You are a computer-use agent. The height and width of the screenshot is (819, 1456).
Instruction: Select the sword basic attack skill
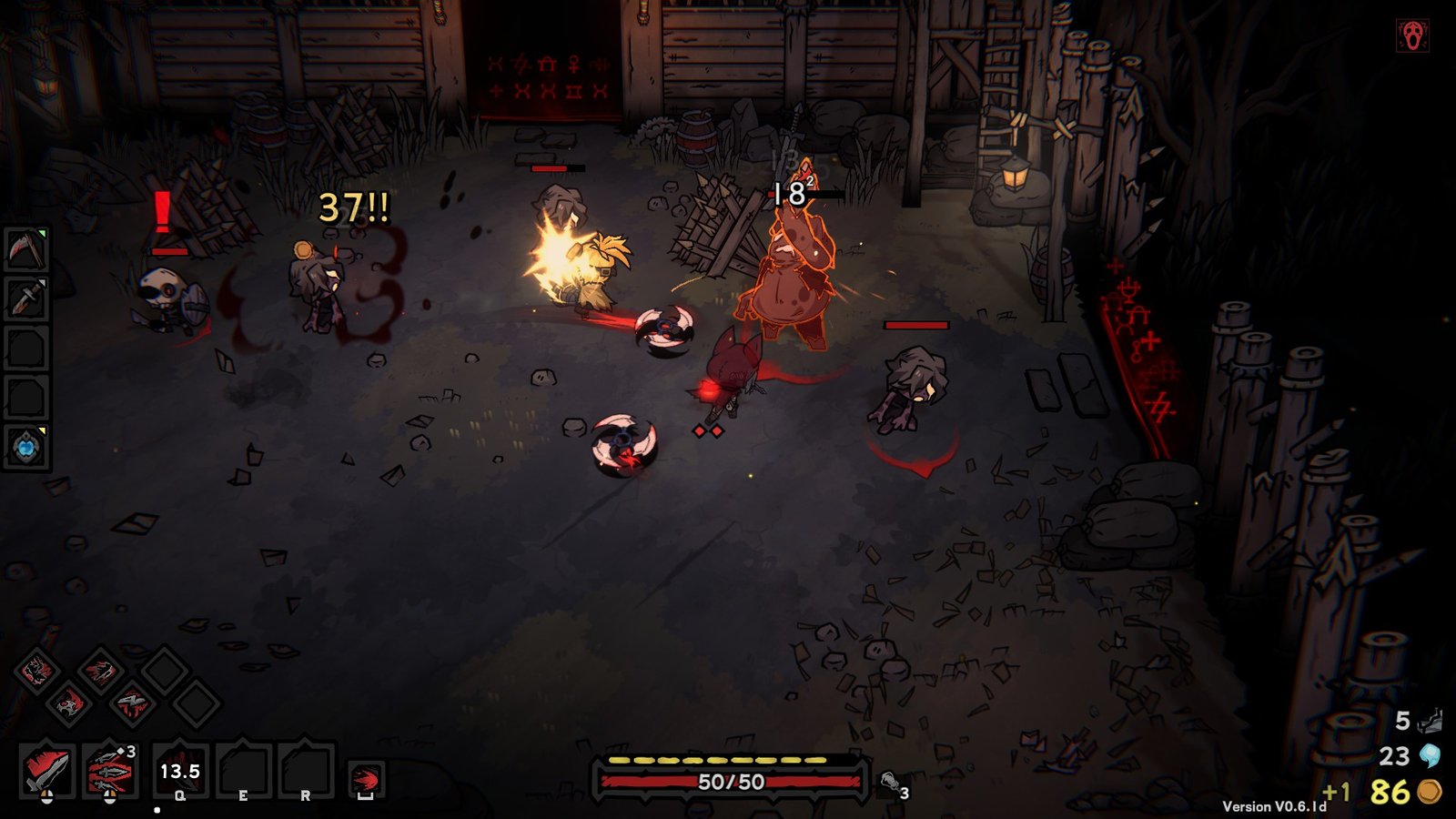point(45,771)
